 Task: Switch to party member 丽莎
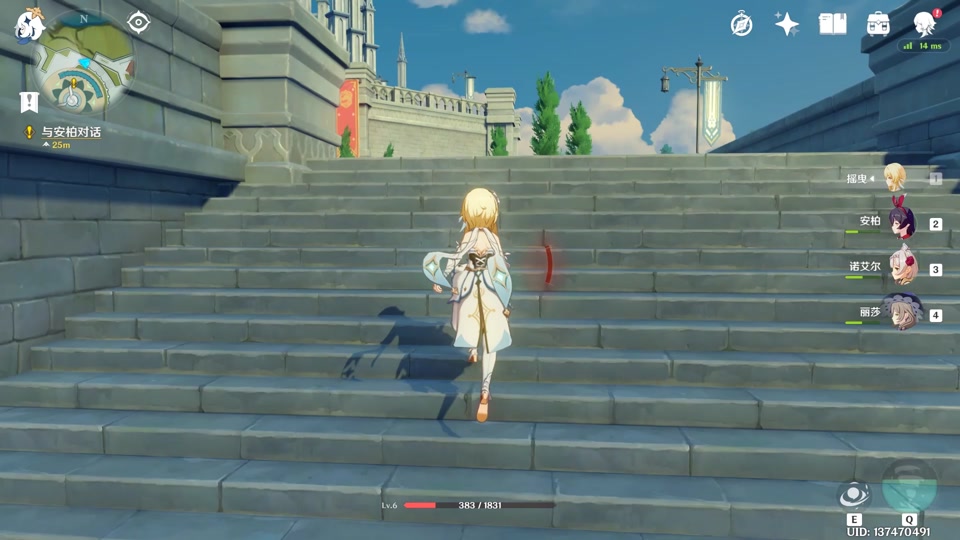coord(900,313)
